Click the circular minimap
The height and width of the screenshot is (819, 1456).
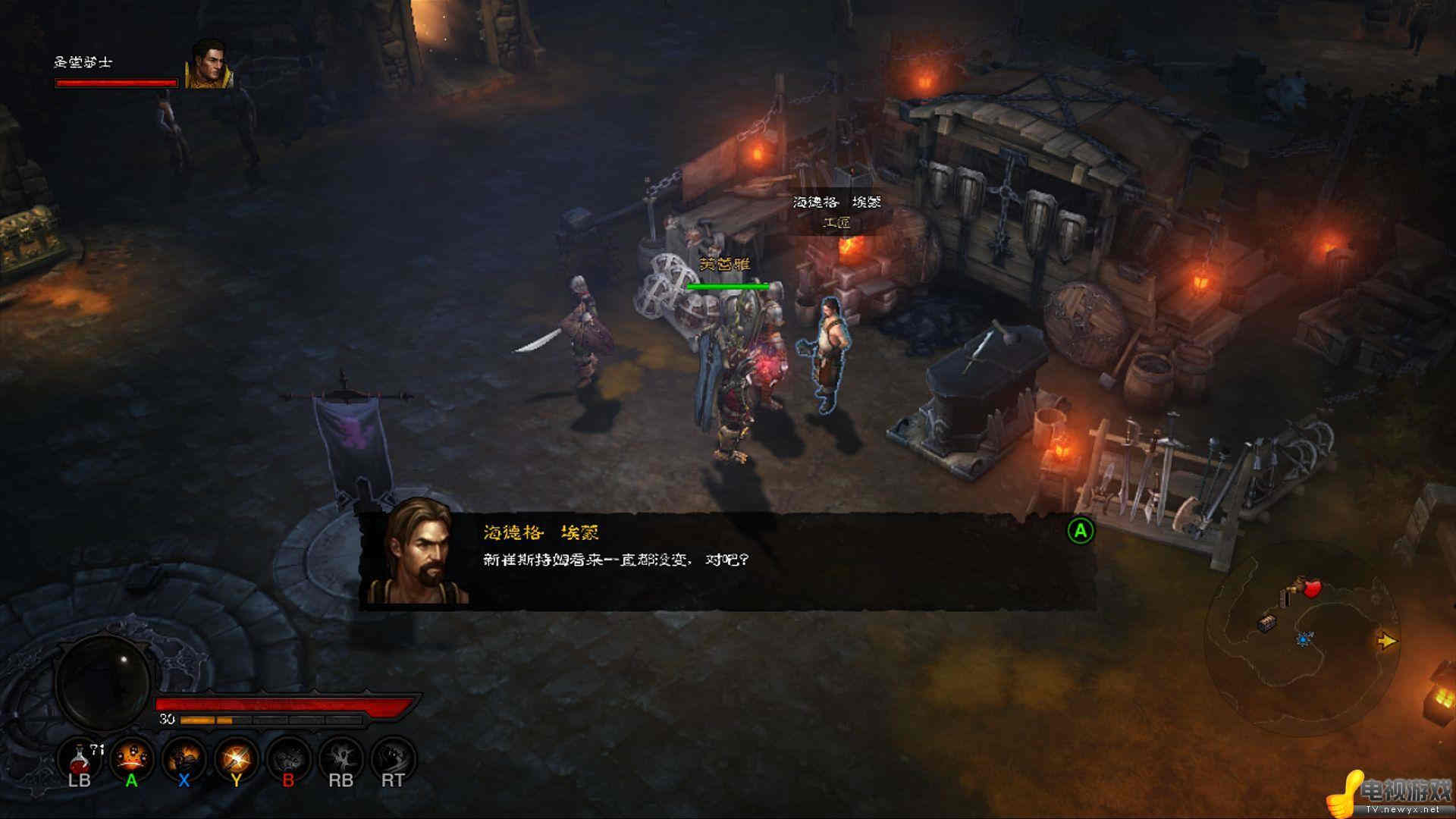pos(1301,641)
